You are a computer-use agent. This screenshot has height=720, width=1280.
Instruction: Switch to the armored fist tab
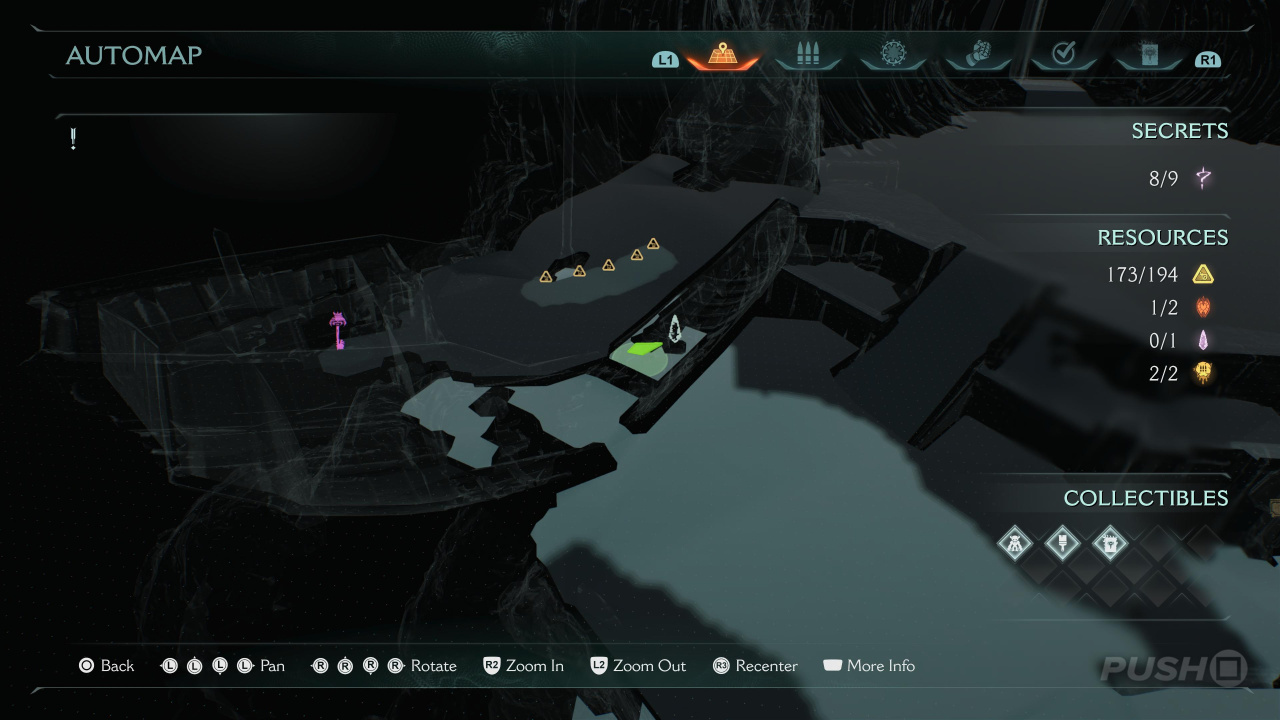coord(979,54)
